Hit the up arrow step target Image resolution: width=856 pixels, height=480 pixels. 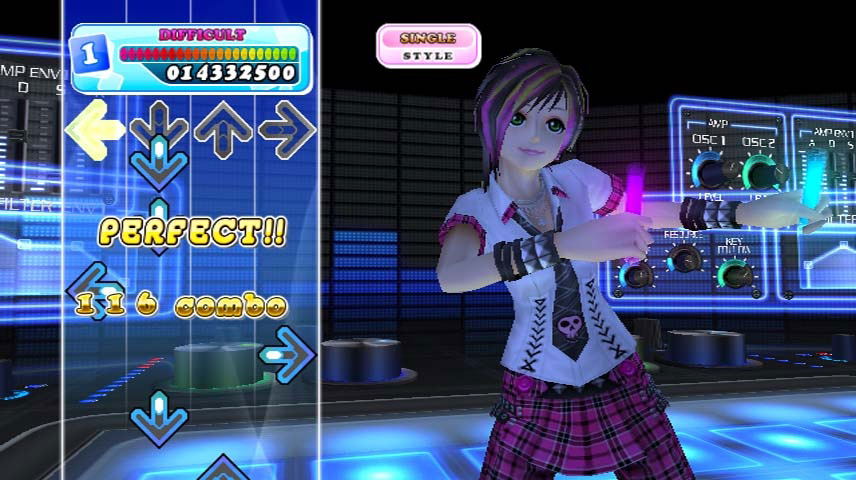click(x=223, y=128)
